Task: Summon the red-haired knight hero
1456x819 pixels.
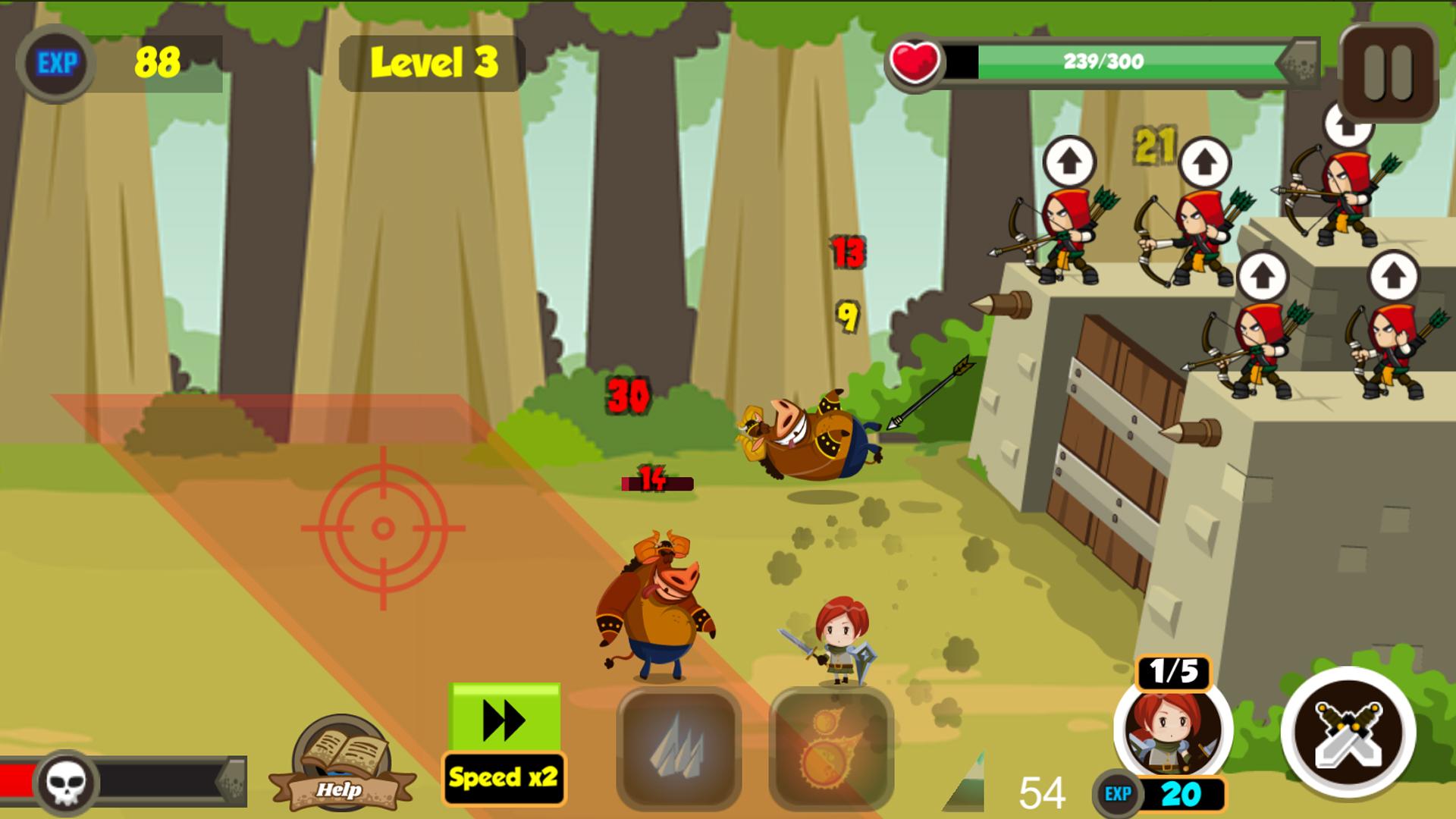Action: tap(1172, 730)
